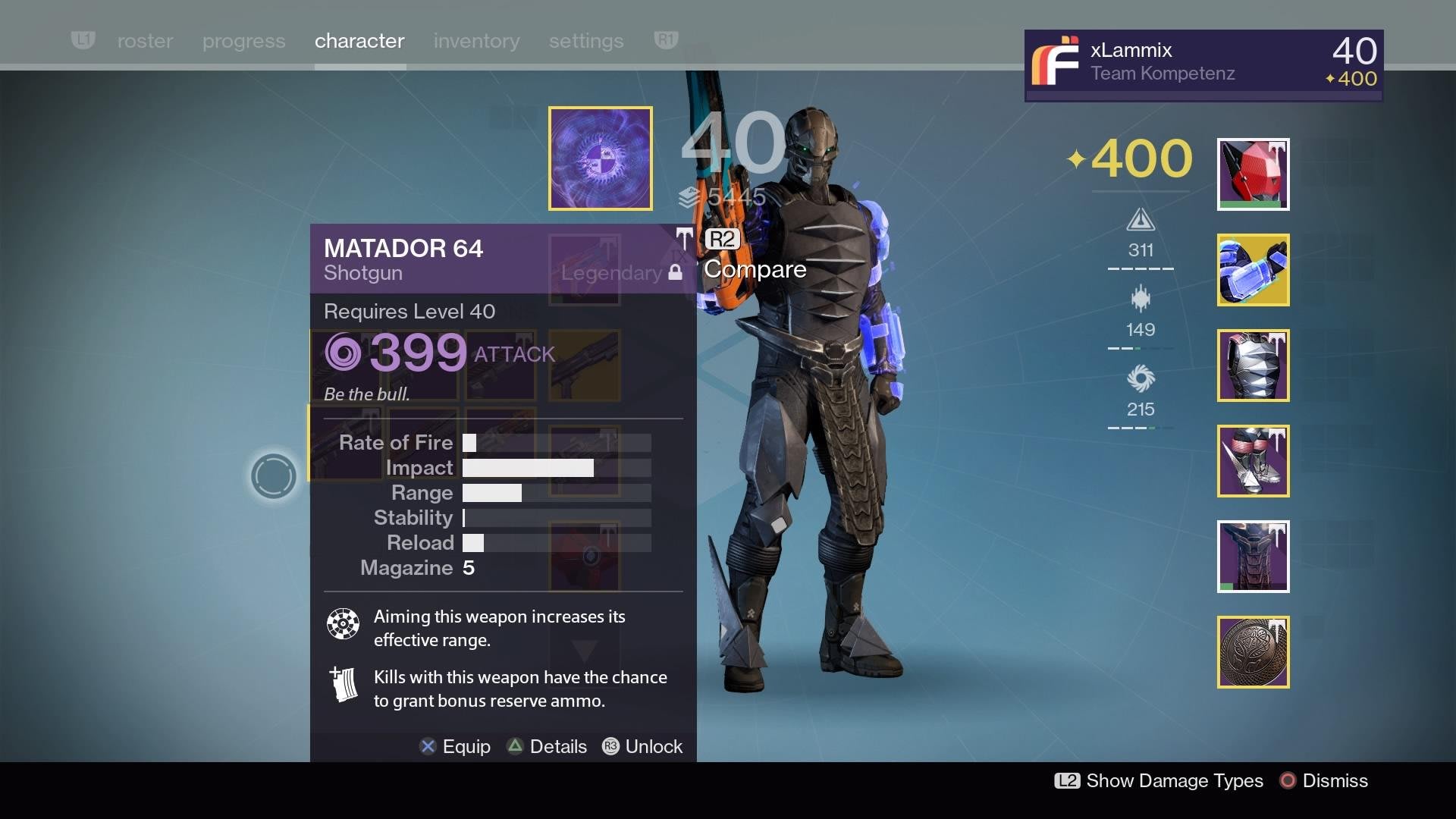This screenshot has height=819, width=1456.
Task: Select the equipped Voidwalker subclass icon
Action: coord(600,158)
